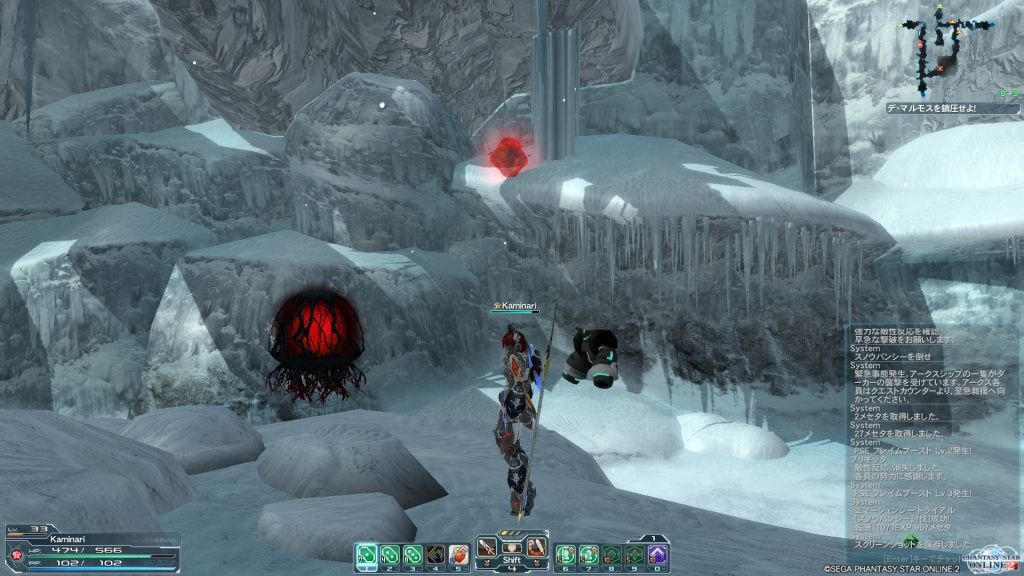Activate the dark green target skill in slot 9

[x=634, y=554]
